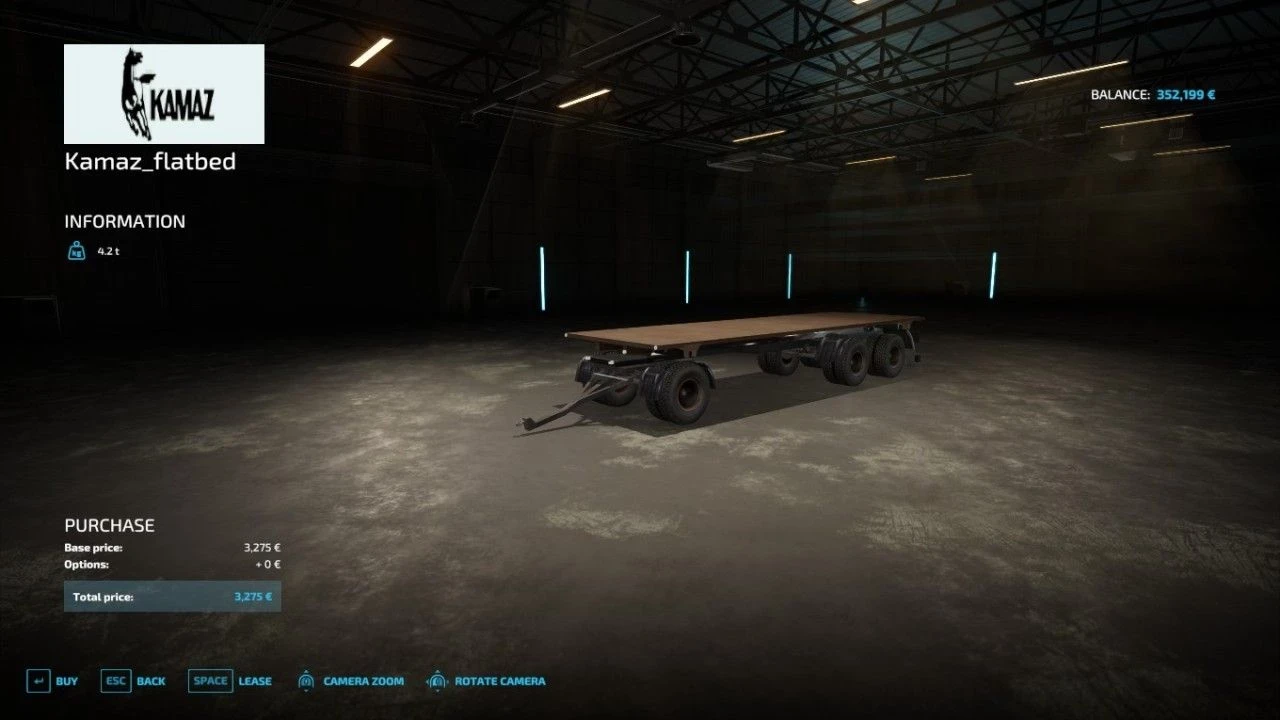Click the SPACE key icon beside LEASE
Screen dimensions: 1280x720
210,680
